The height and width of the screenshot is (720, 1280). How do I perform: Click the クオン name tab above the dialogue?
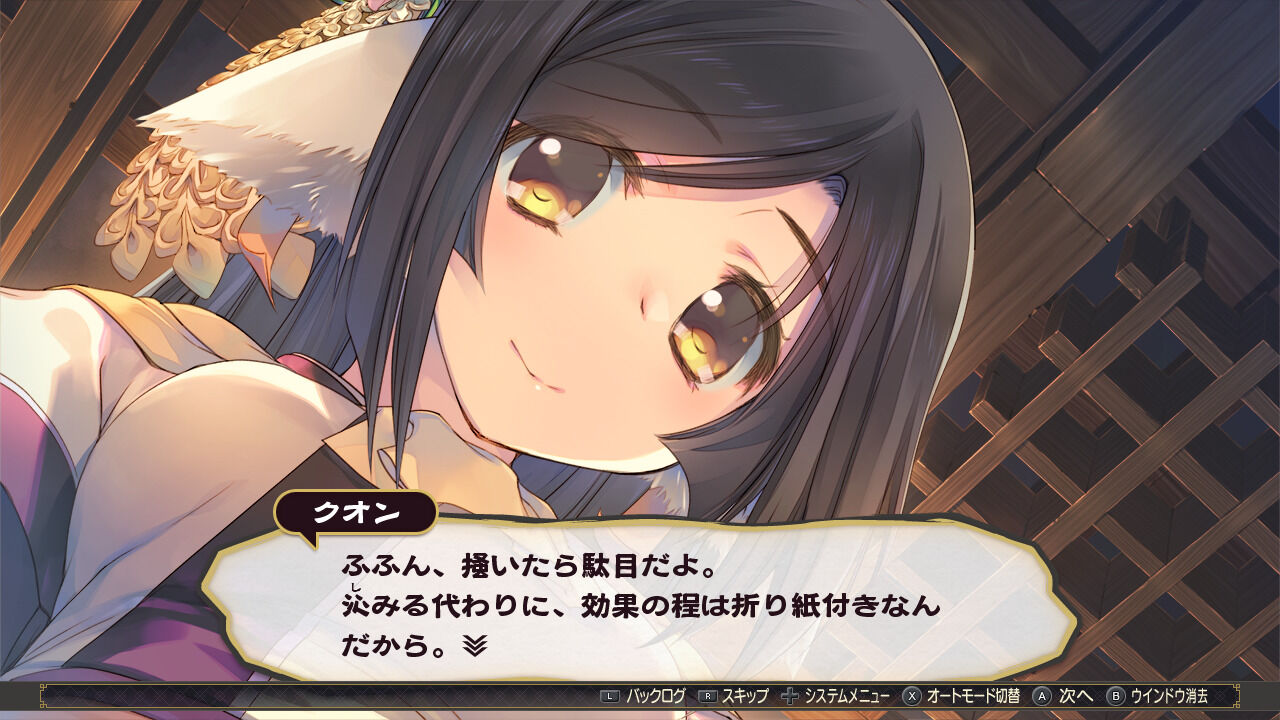tap(360, 511)
